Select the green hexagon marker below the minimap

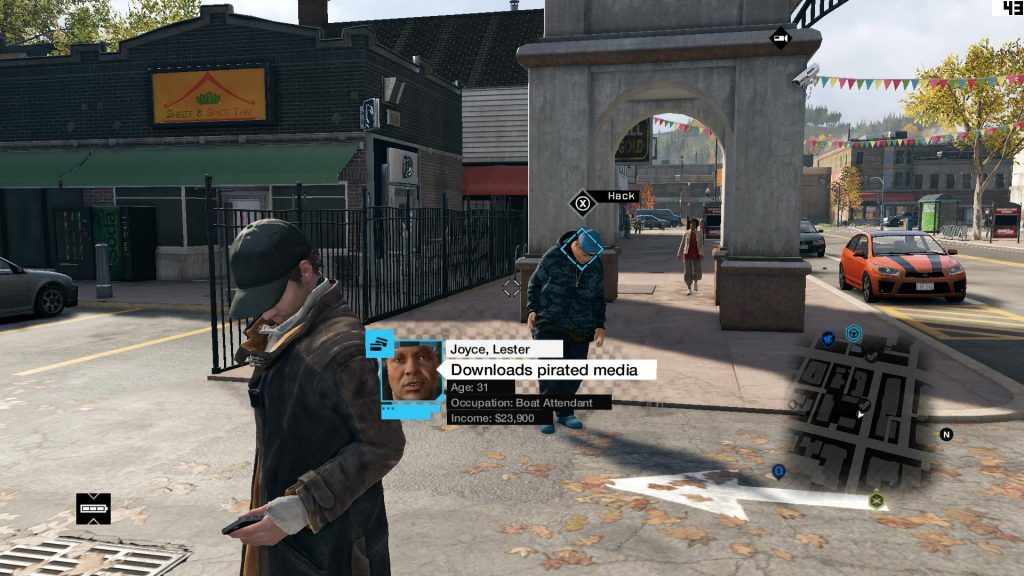(877, 500)
